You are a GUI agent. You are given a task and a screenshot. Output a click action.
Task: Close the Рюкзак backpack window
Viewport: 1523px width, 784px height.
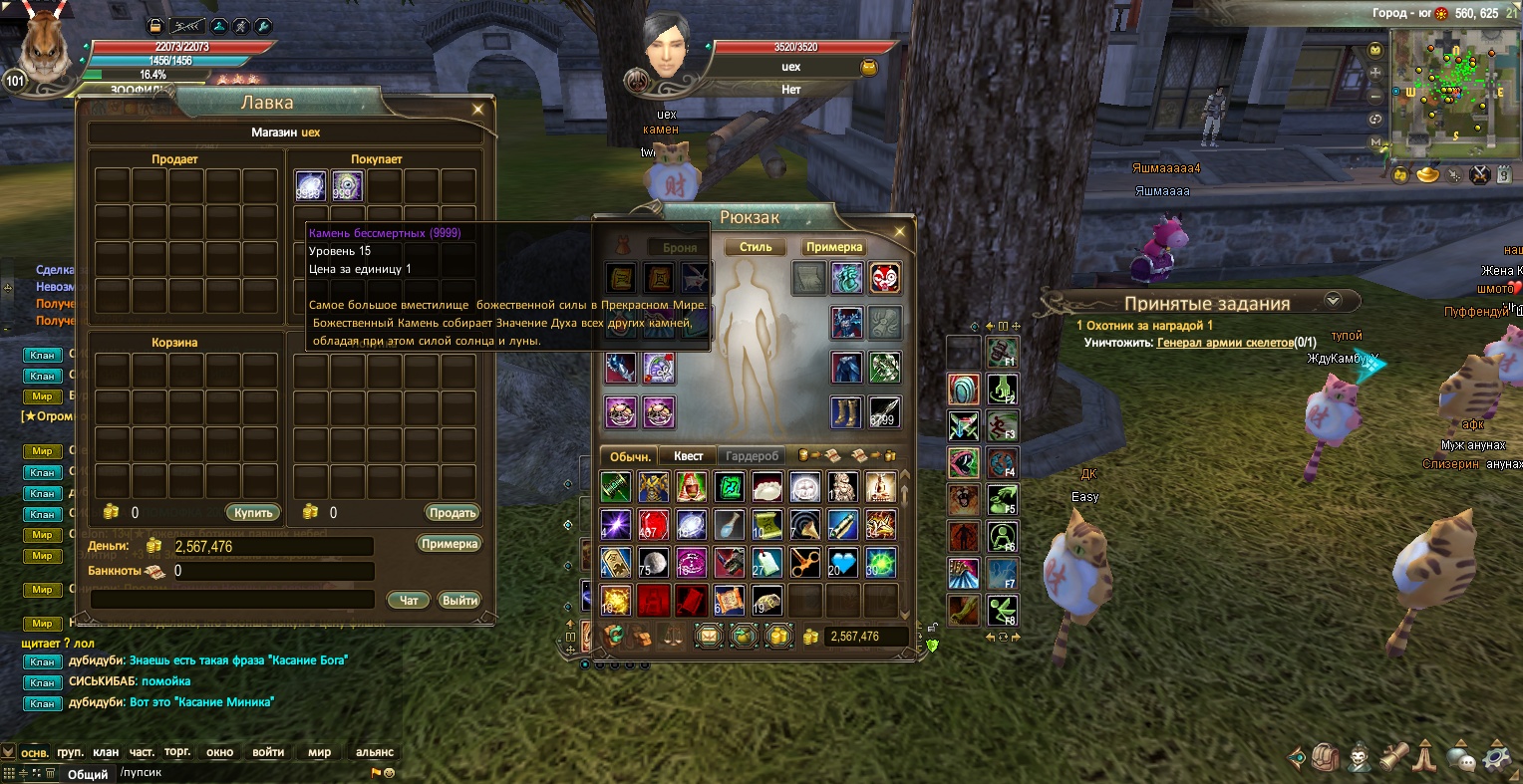900,231
